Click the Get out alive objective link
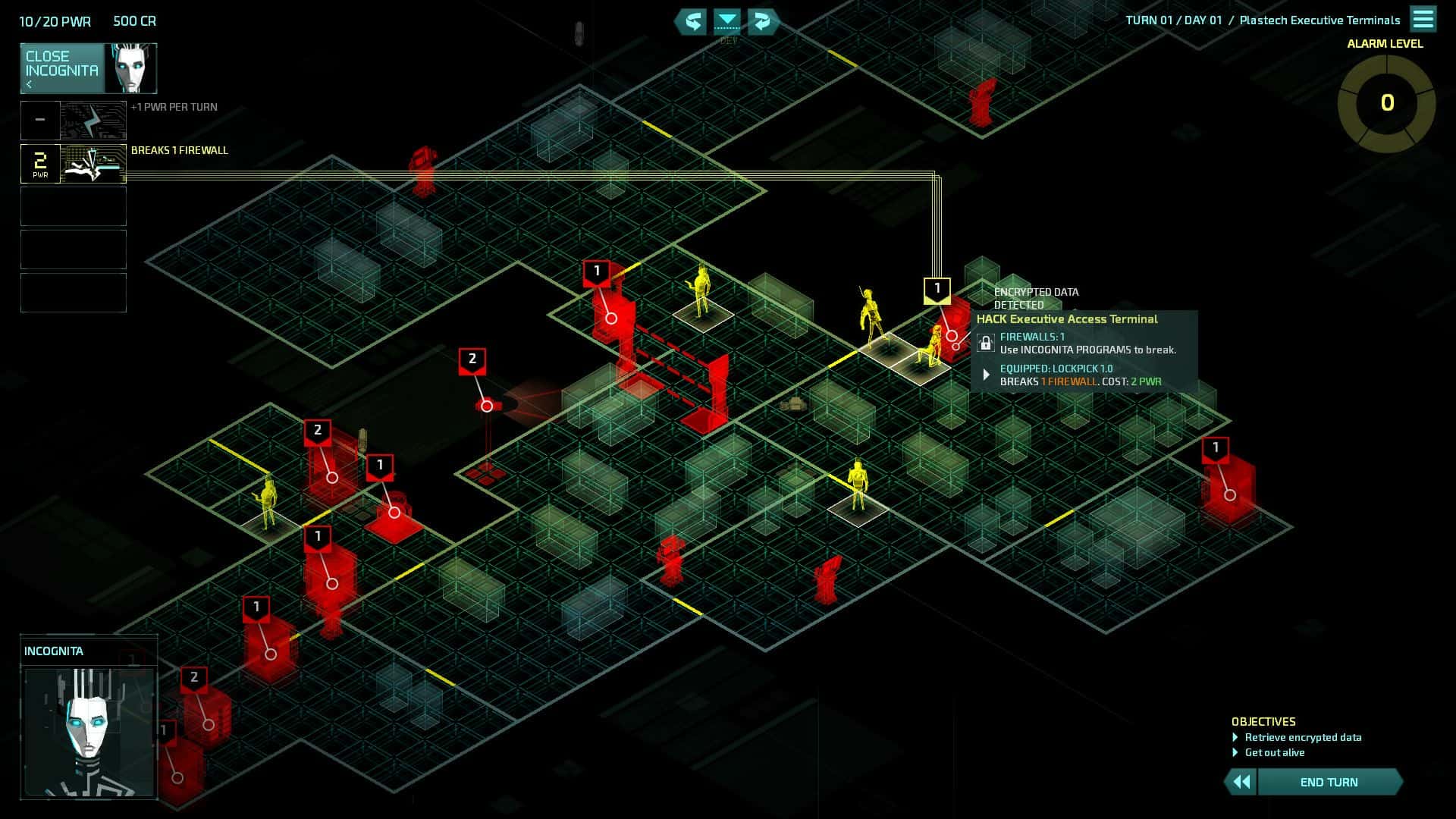 coord(1275,752)
